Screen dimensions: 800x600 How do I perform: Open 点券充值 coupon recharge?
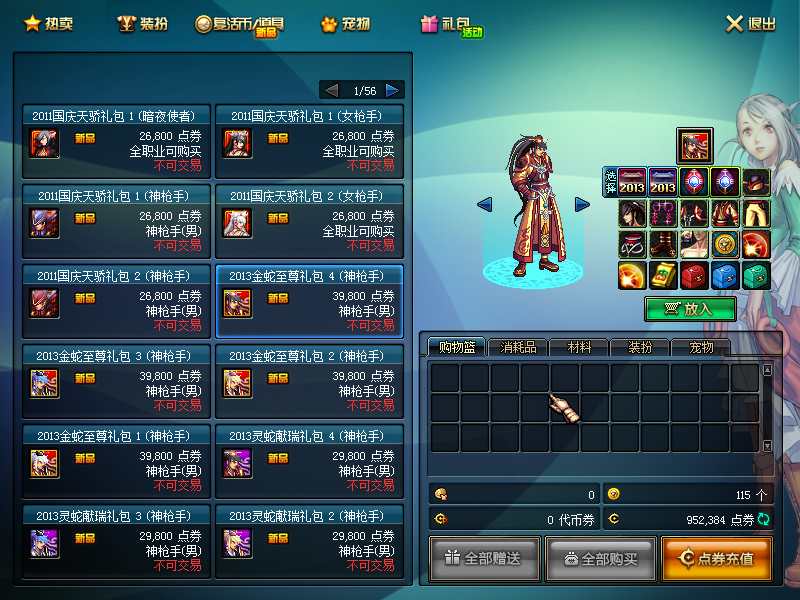(x=716, y=558)
